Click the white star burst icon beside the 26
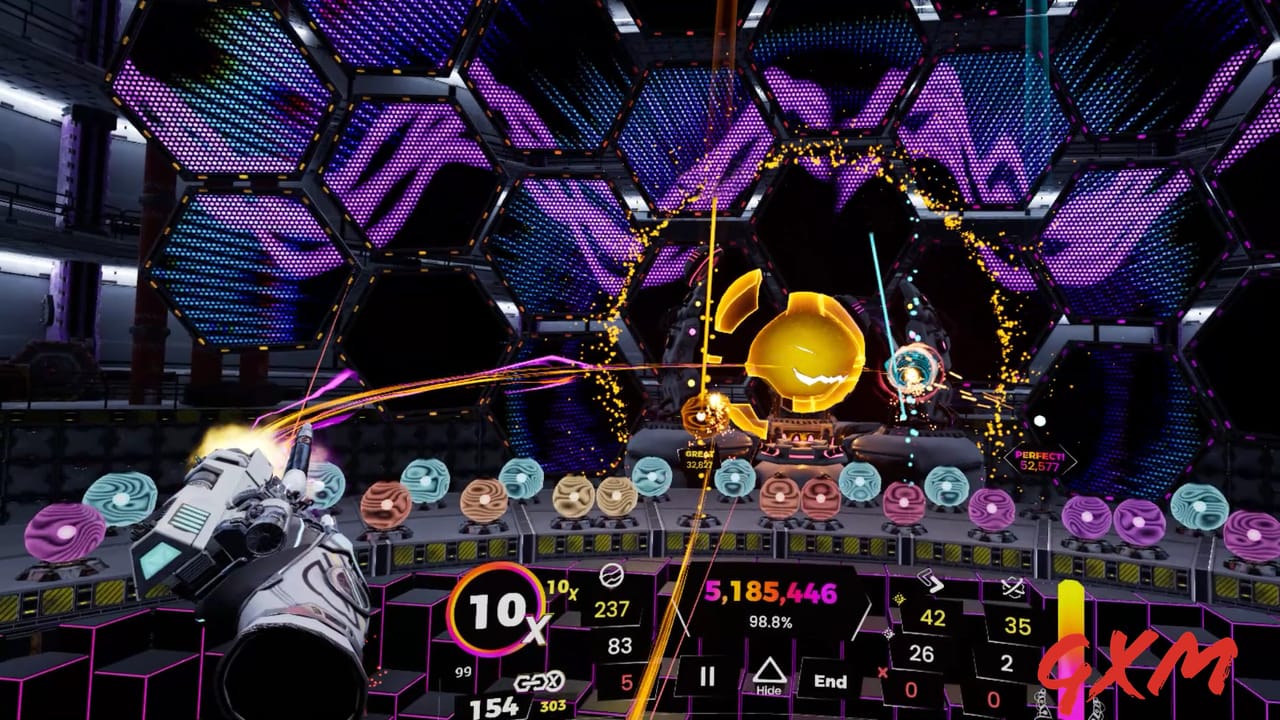The width and height of the screenshot is (1280, 720). (887, 635)
